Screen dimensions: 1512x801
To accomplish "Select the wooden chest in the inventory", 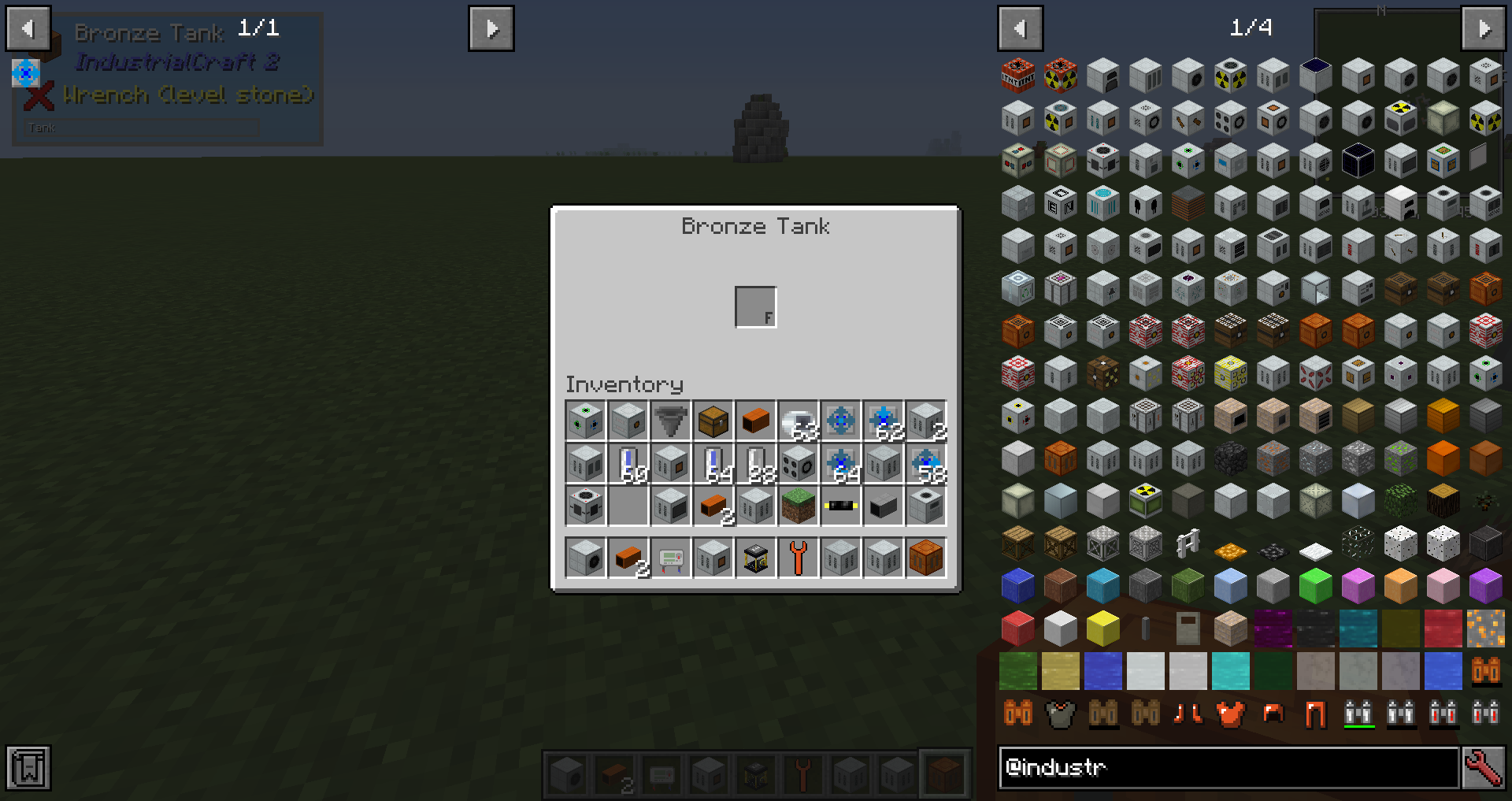I will coord(713,421).
